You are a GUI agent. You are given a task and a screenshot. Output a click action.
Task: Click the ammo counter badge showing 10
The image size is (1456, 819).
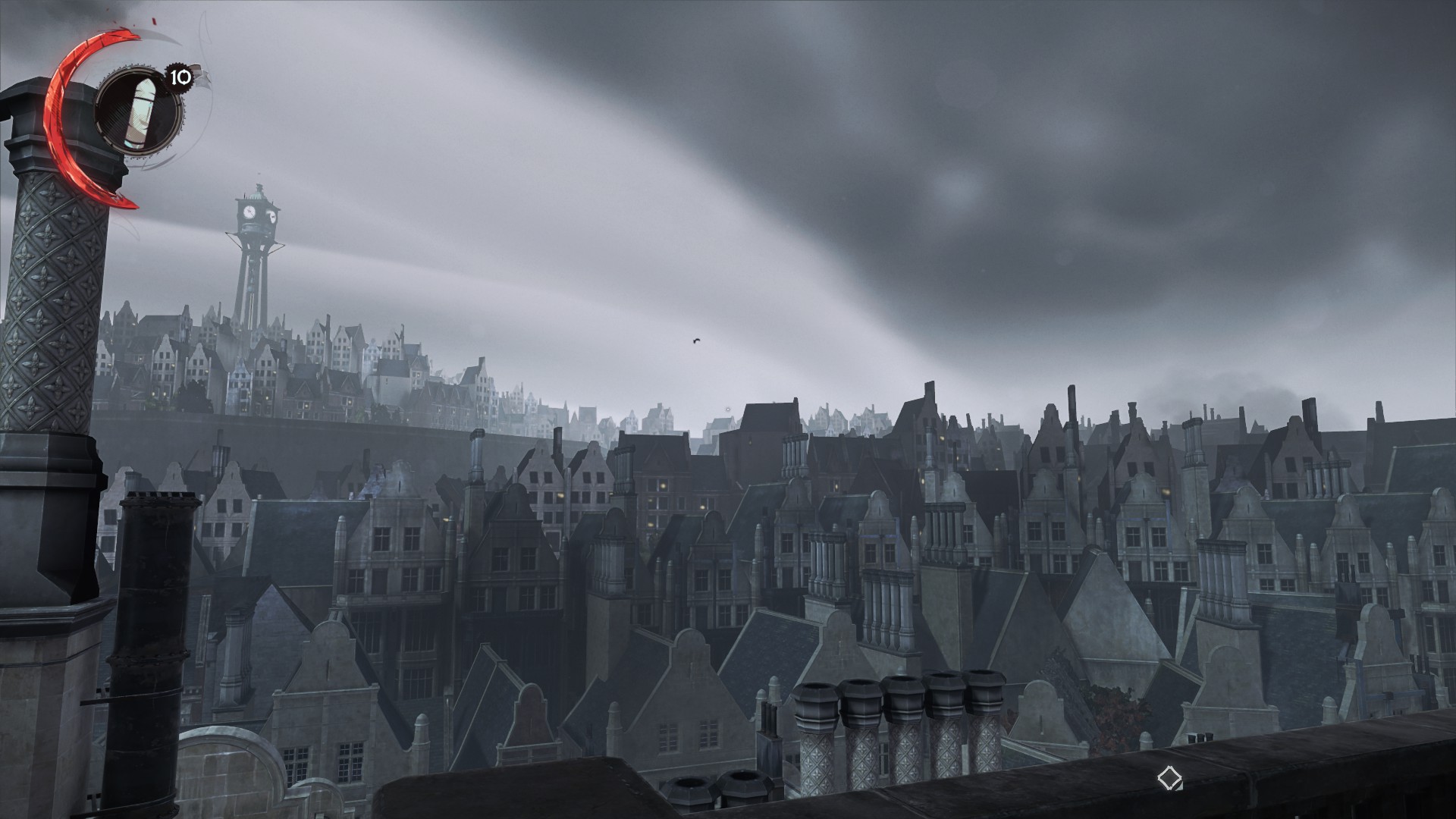click(x=177, y=76)
